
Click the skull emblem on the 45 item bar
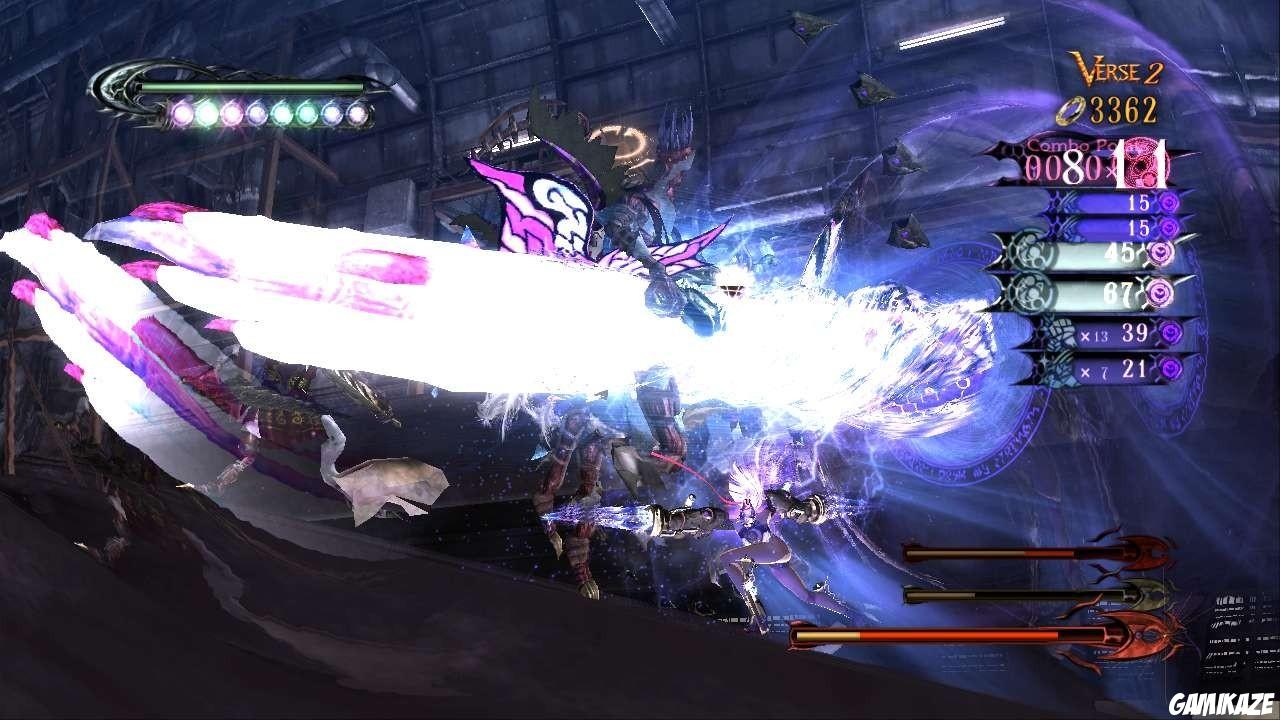[x=1029, y=252]
